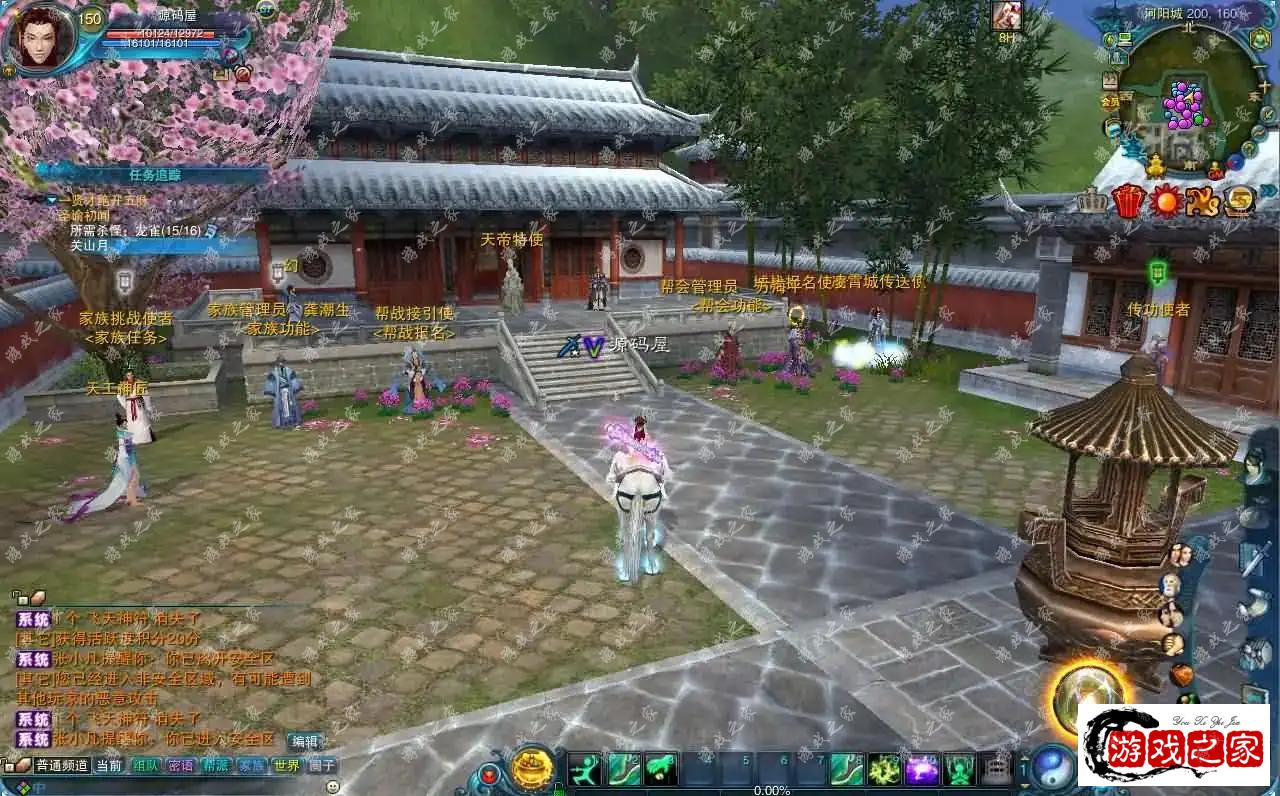The width and height of the screenshot is (1280, 796).
Task: Click the red gift box icon
Action: 1128,201
